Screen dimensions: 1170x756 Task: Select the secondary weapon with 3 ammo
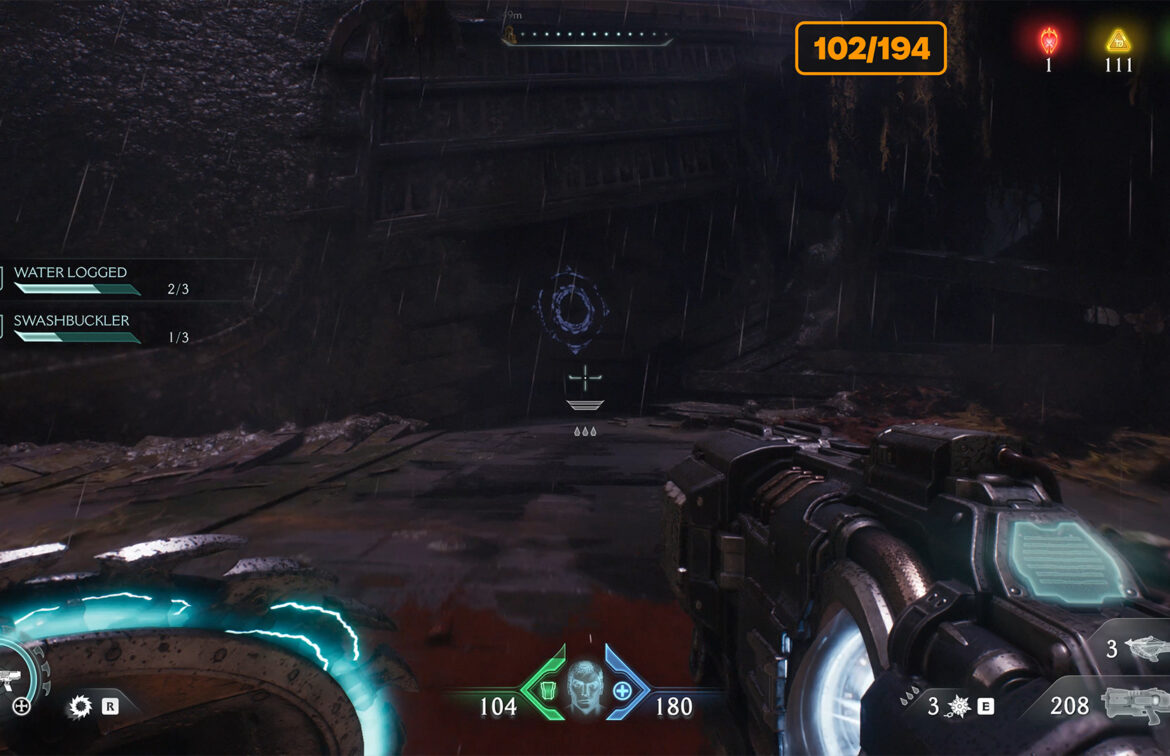click(1145, 648)
